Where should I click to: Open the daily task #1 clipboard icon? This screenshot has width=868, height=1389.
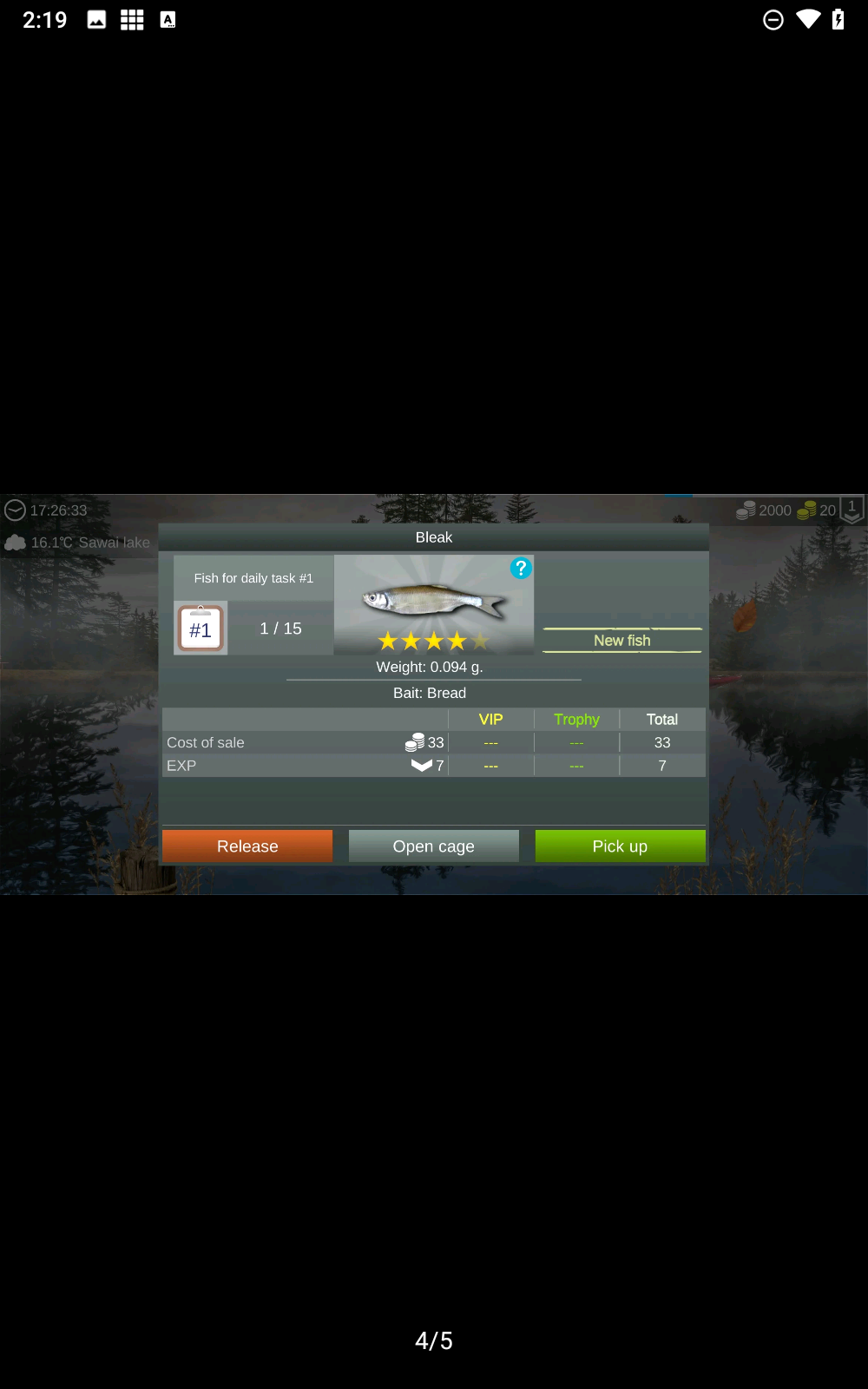(x=201, y=629)
